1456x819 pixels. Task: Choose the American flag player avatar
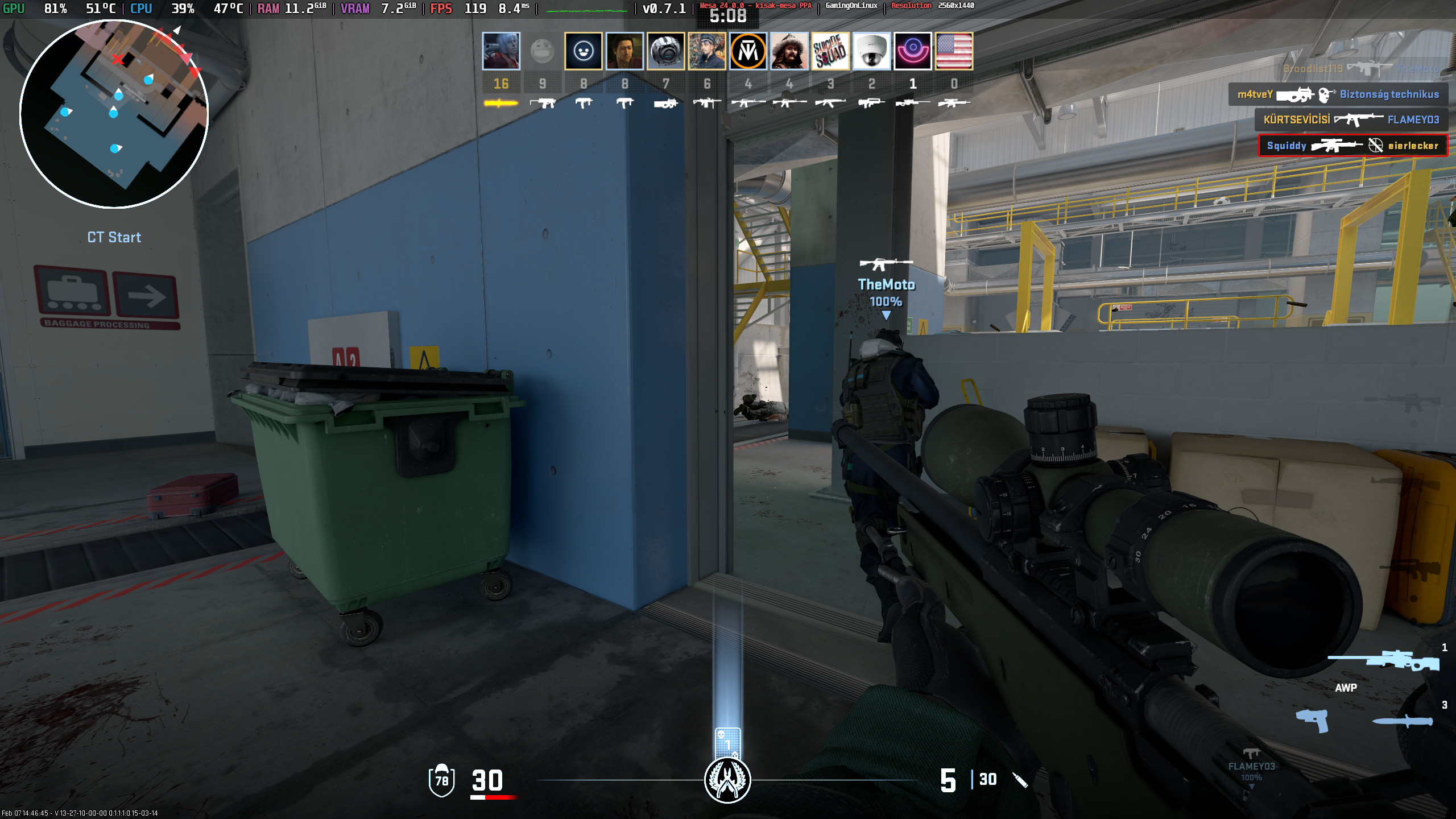[954, 51]
